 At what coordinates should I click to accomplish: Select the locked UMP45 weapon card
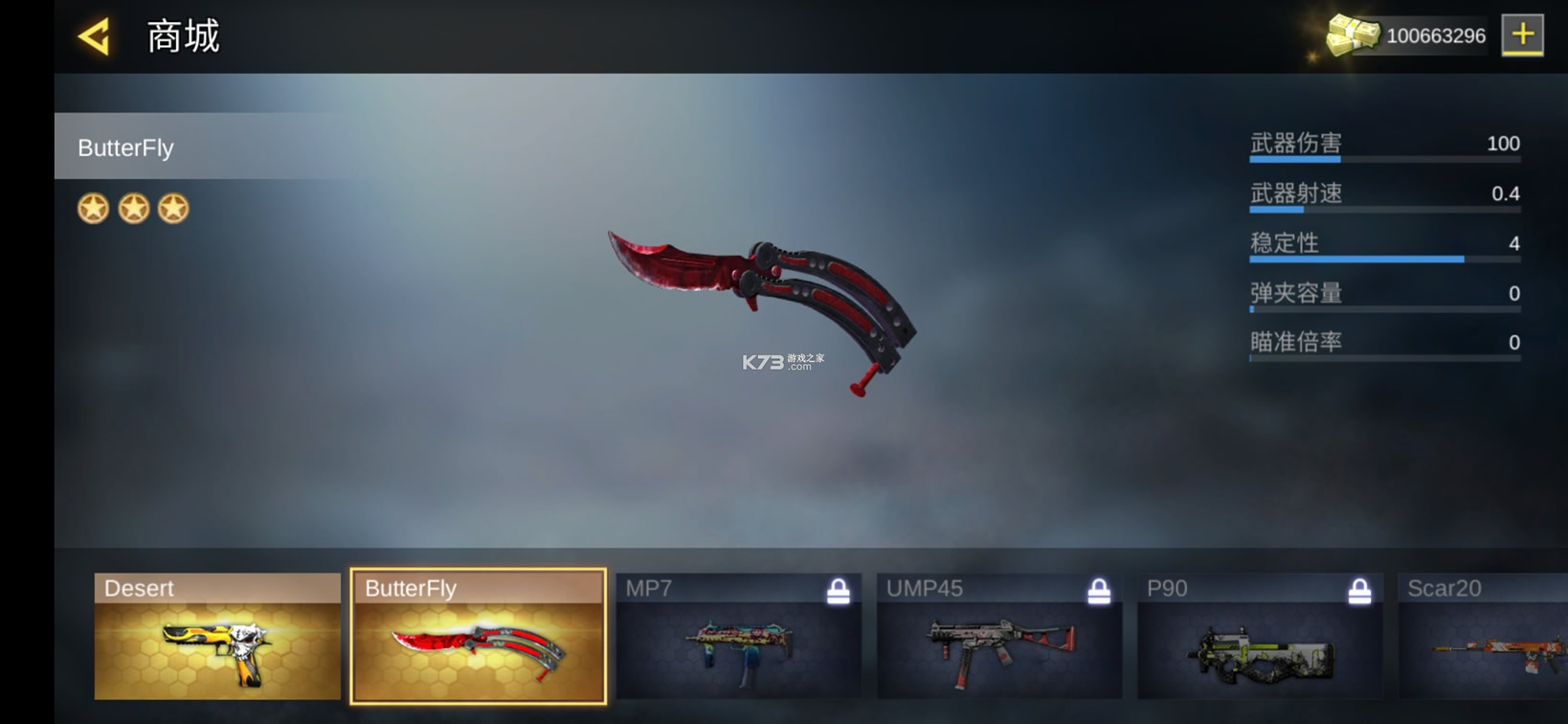click(x=998, y=637)
